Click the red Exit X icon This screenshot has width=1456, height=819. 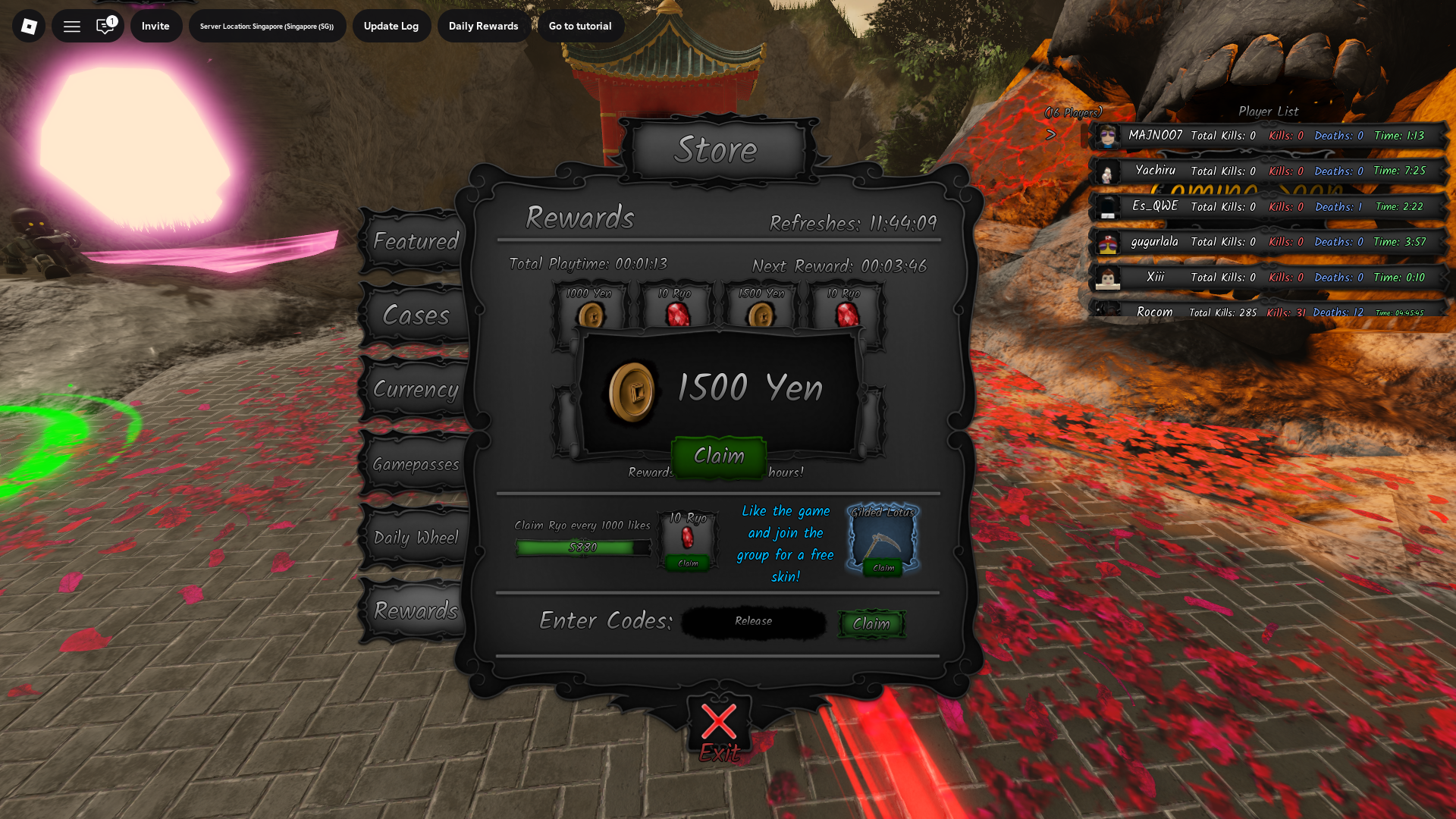pyautogui.click(x=717, y=723)
